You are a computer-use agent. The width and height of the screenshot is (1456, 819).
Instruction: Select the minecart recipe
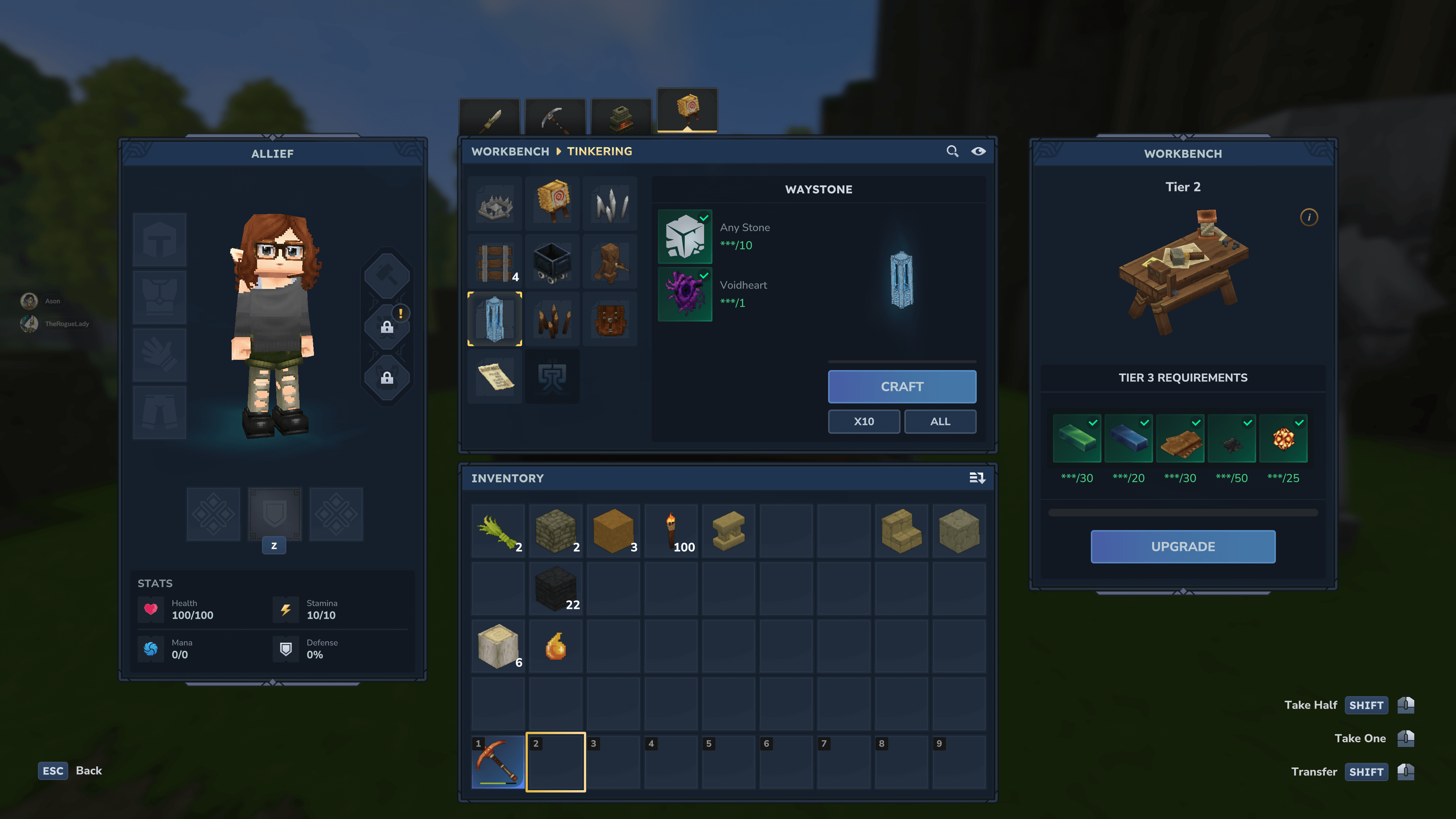(552, 262)
